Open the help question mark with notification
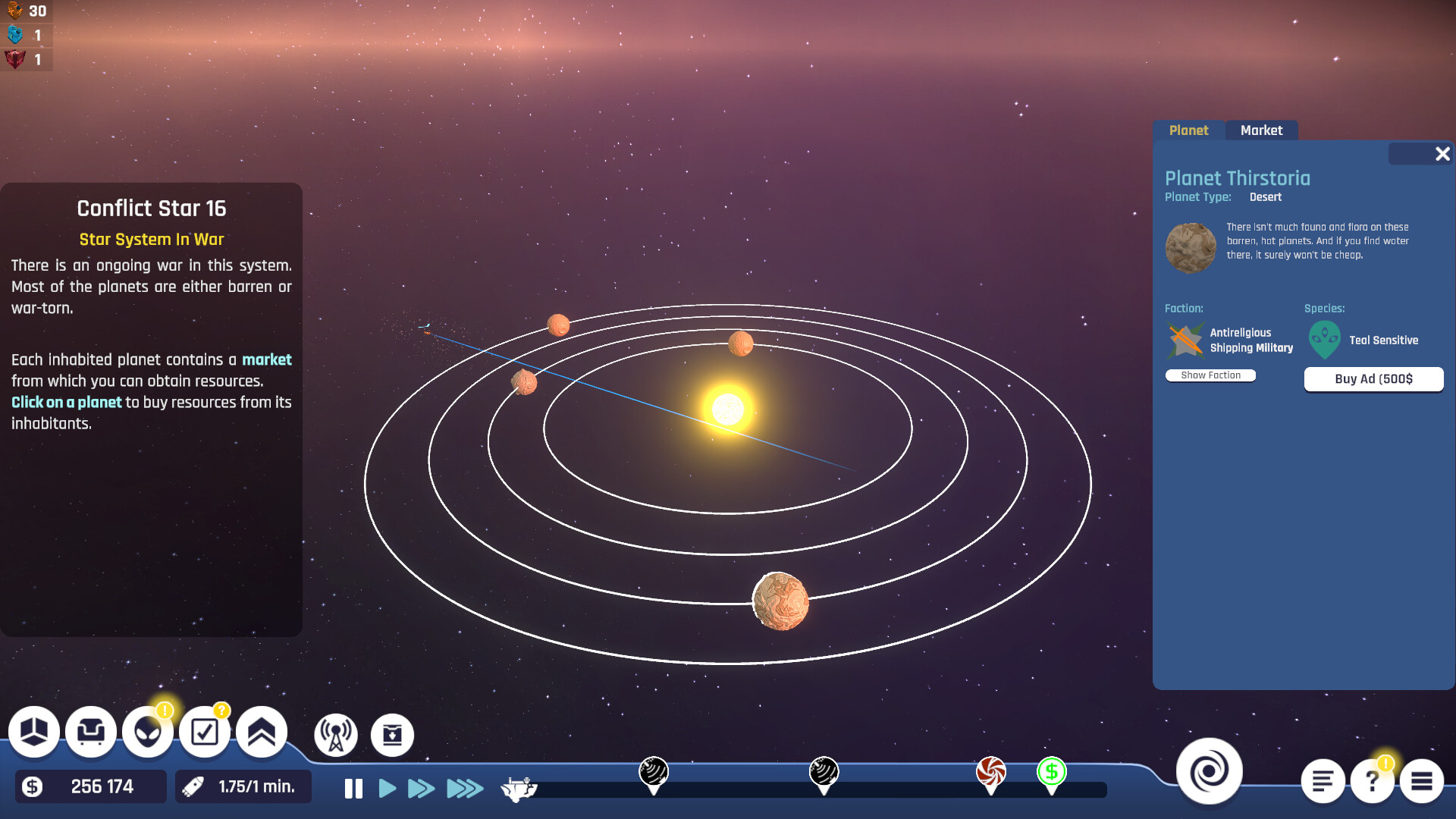The height and width of the screenshot is (819, 1456). pyautogui.click(x=1371, y=780)
